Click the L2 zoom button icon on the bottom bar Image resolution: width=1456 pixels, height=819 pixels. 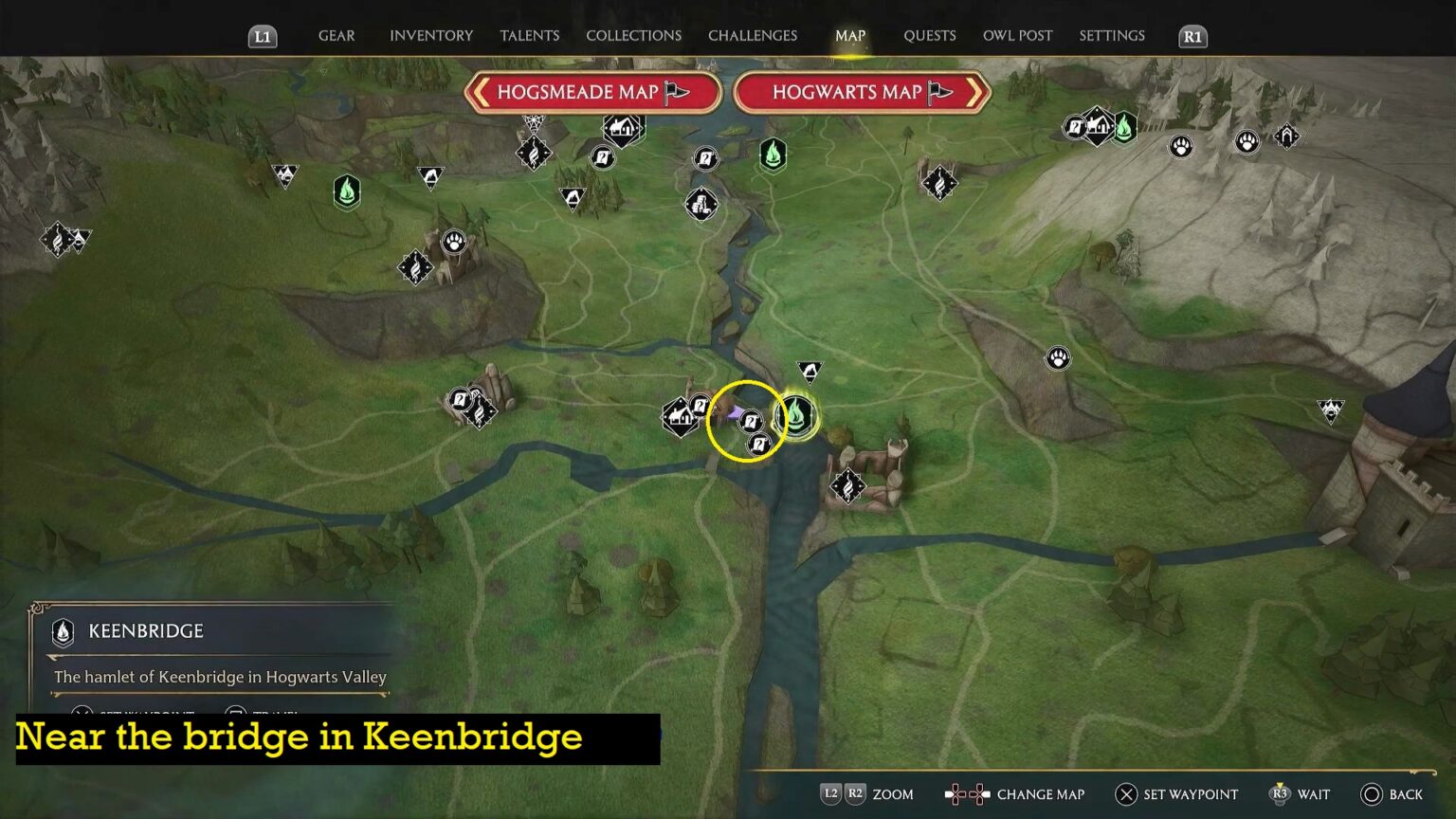[x=831, y=794]
